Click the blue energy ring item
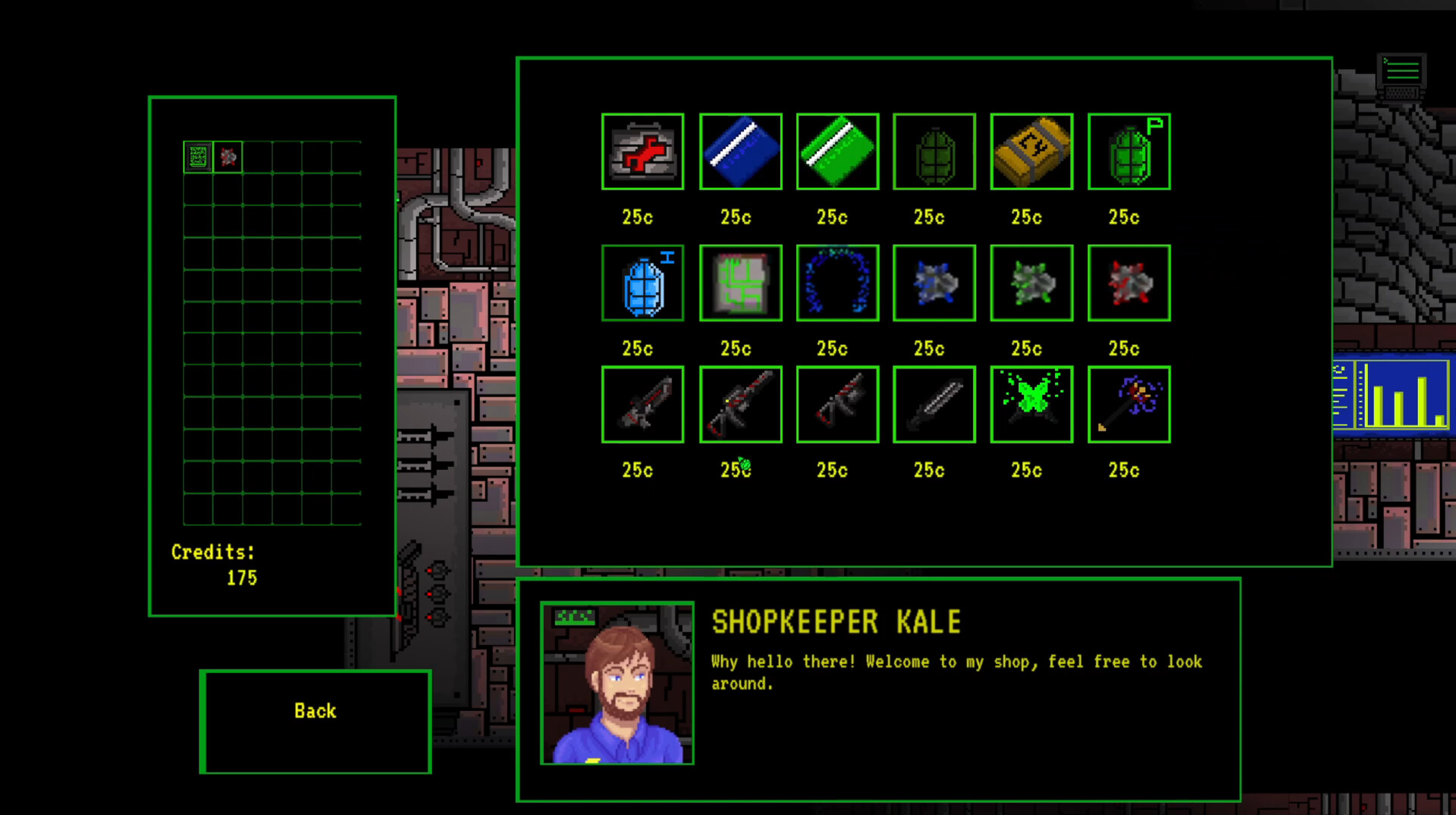Viewport: 1456px width, 815px height. pyautogui.click(x=837, y=284)
